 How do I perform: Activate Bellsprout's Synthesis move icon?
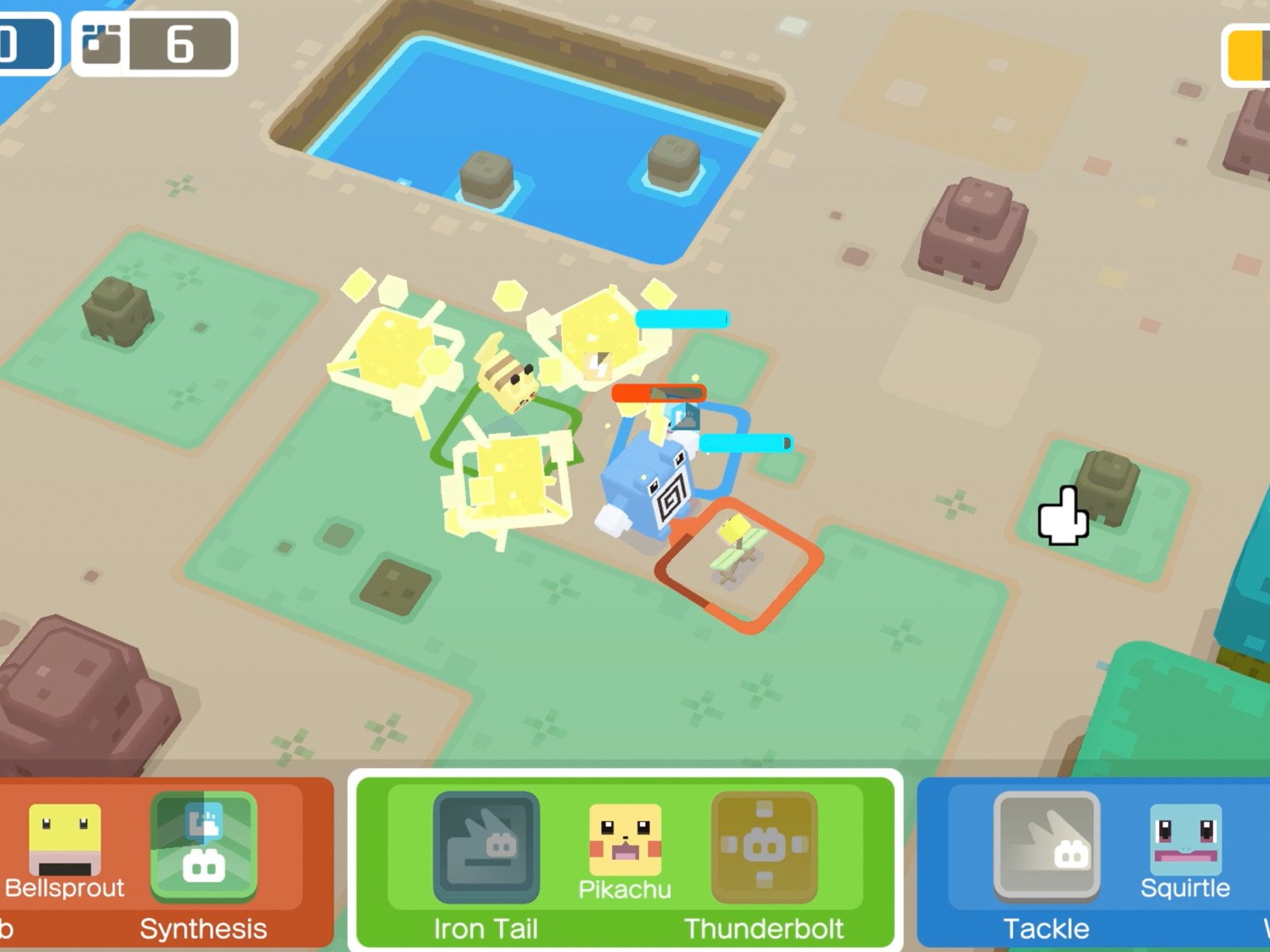tap(205, 845)
